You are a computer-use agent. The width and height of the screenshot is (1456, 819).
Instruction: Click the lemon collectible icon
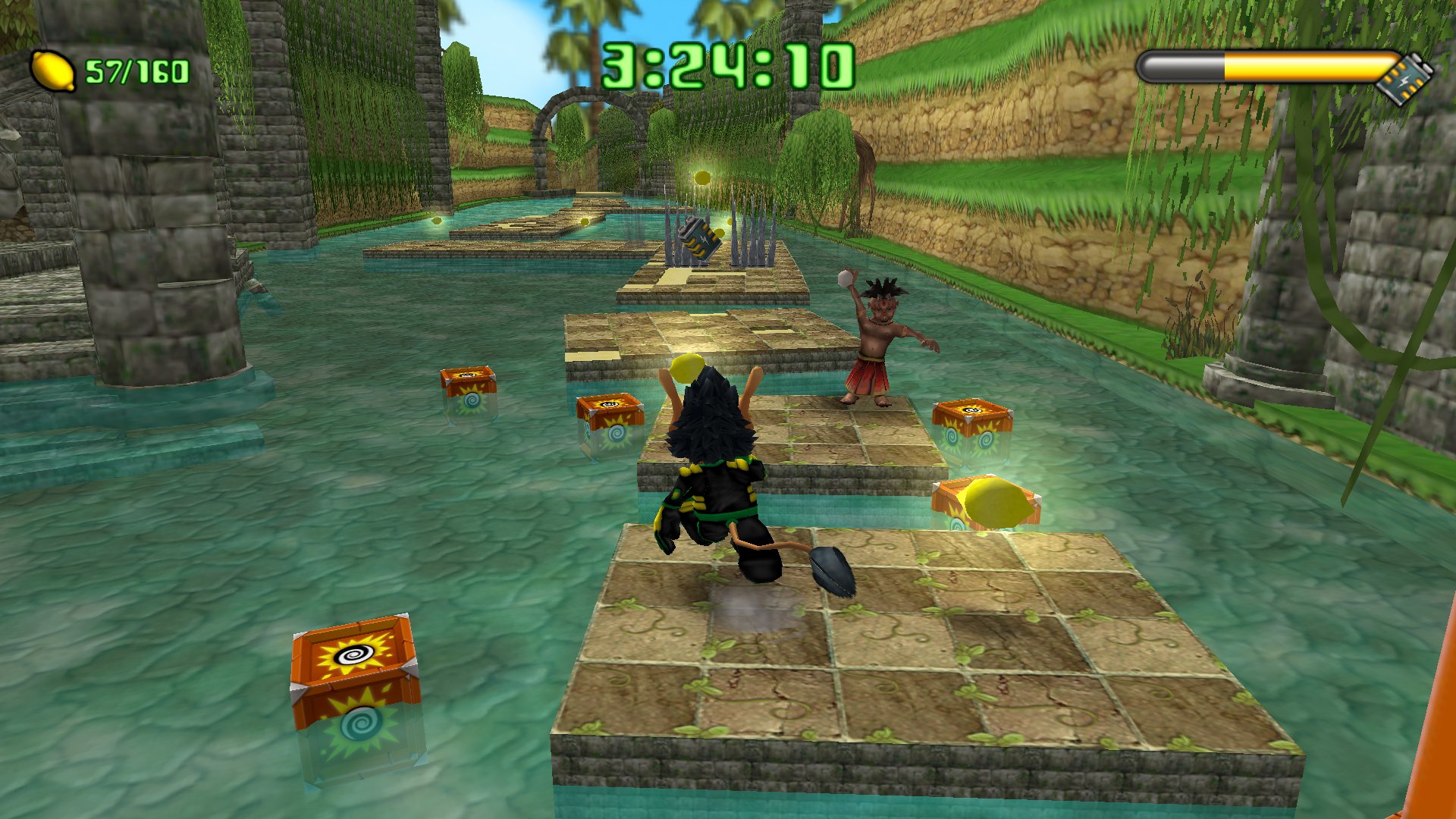pos(52,71)
